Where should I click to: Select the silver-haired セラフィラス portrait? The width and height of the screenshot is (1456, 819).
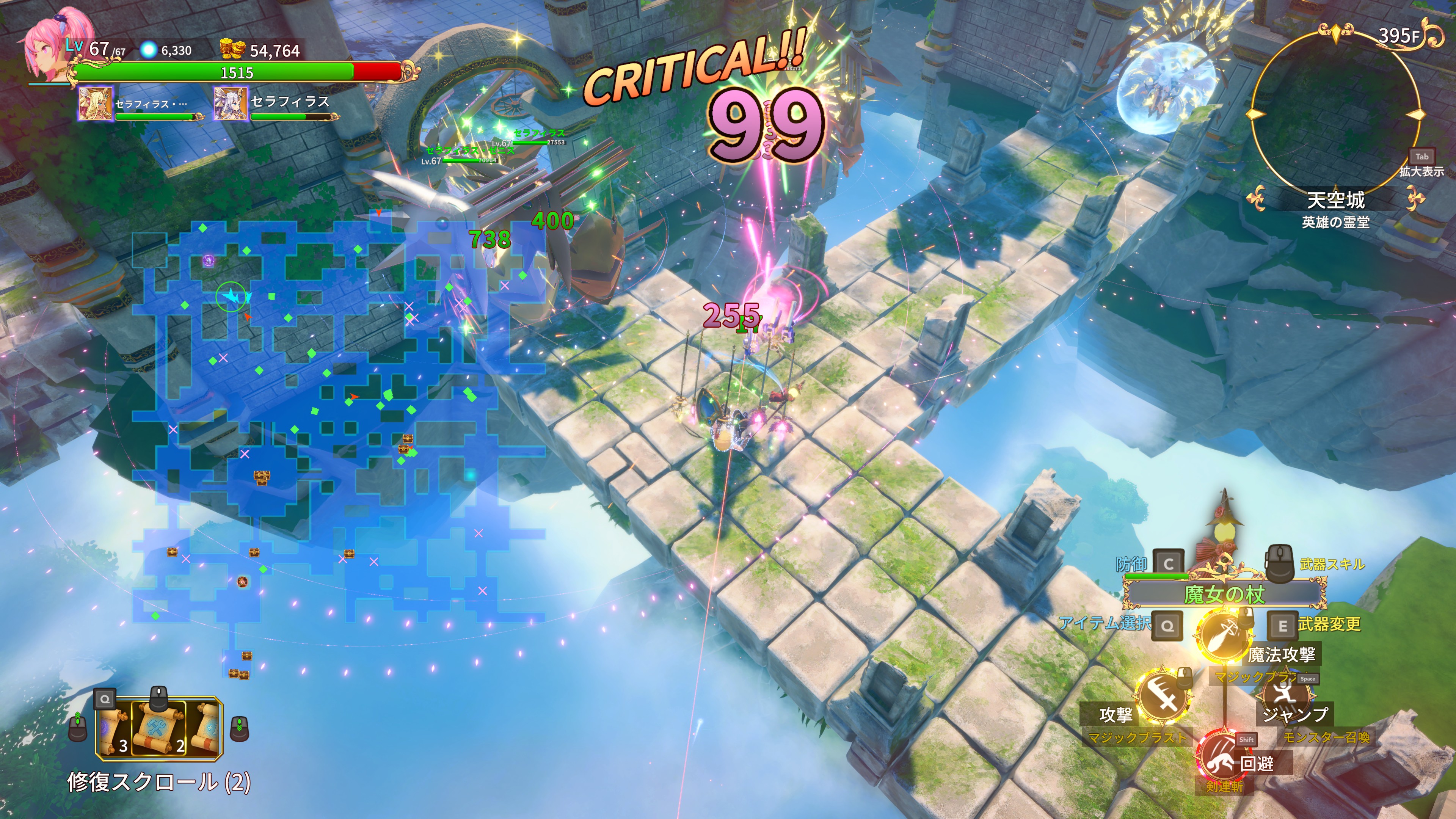coord(230,104)
